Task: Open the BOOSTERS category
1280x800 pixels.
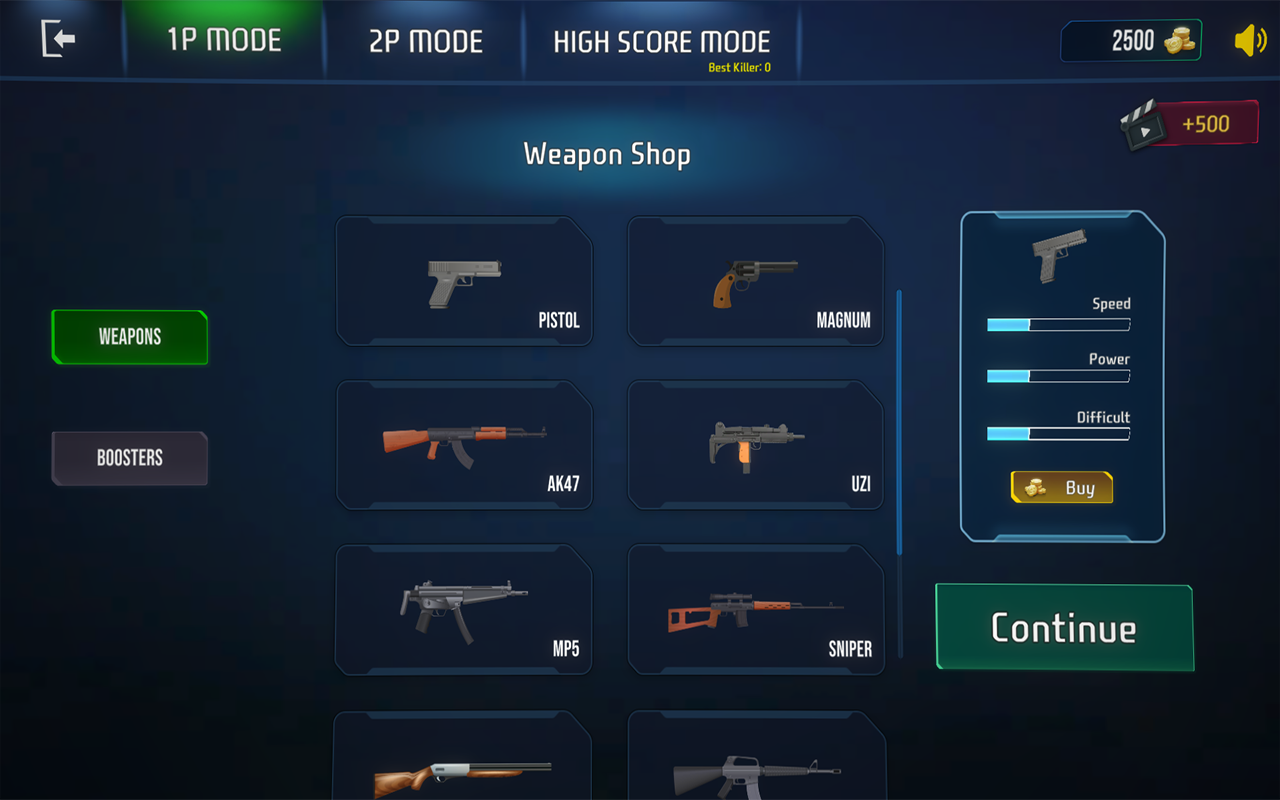Action: 130,458
